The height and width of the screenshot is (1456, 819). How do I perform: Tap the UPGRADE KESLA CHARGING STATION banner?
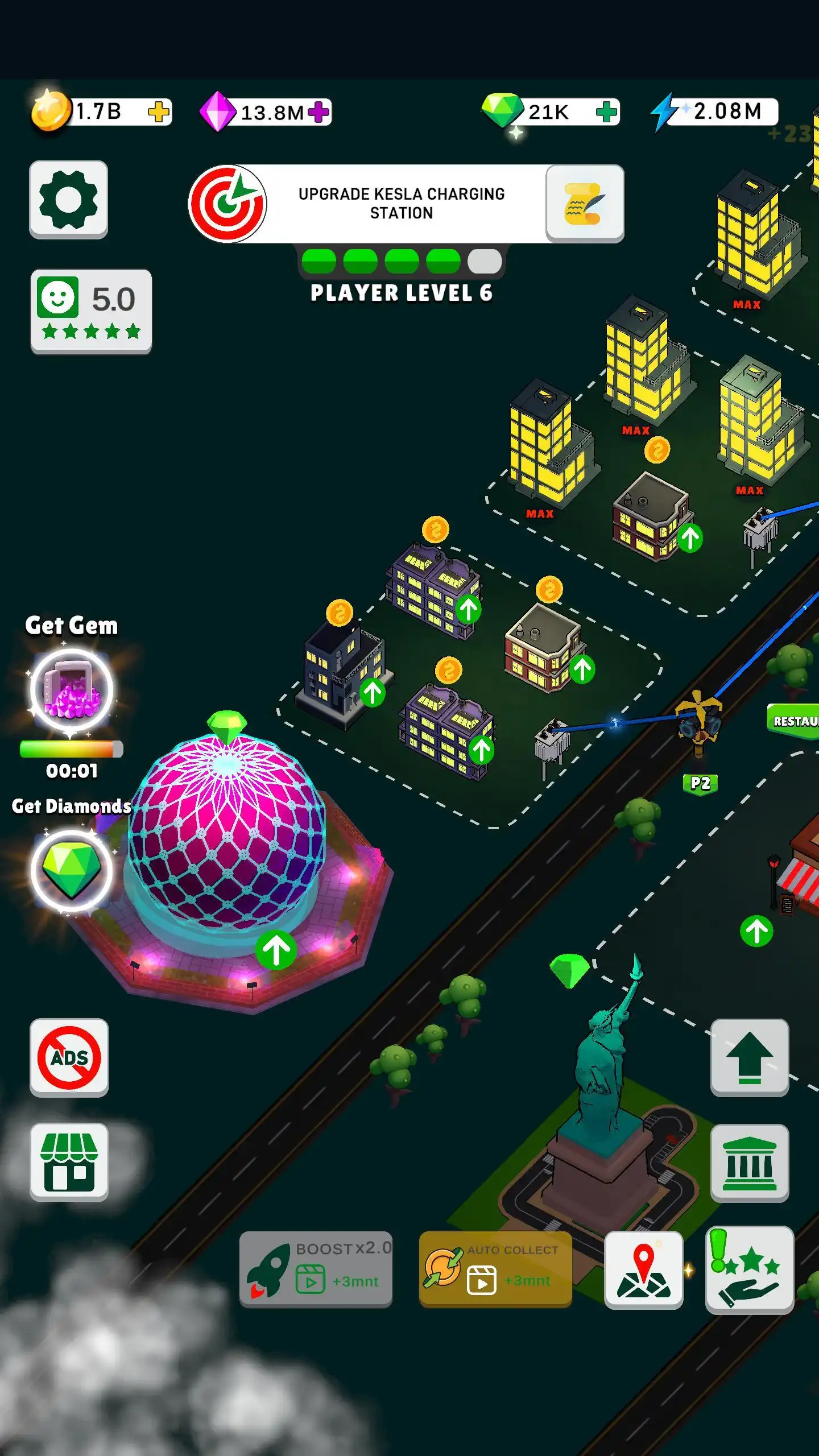click(x=401, y=203)
